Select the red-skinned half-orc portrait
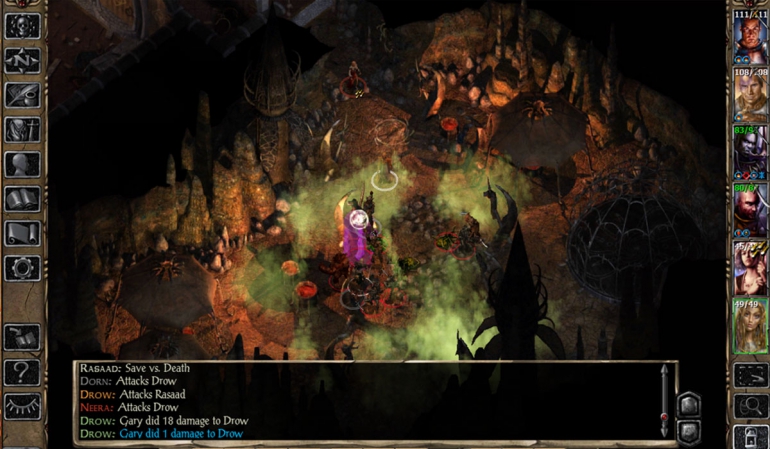Screen dimensions: 770x449 tap(748, 42)
